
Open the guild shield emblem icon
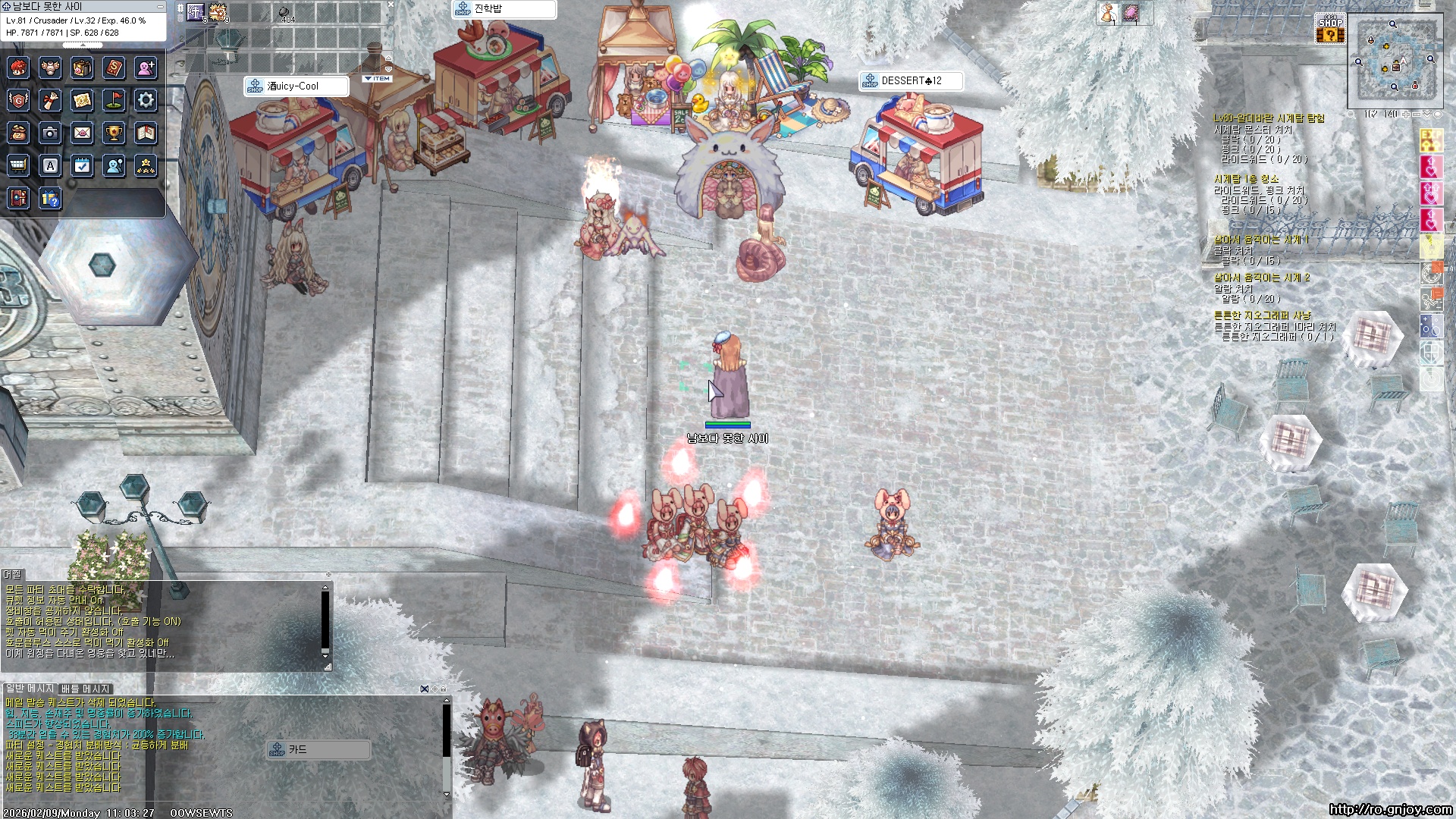[18, 100]
